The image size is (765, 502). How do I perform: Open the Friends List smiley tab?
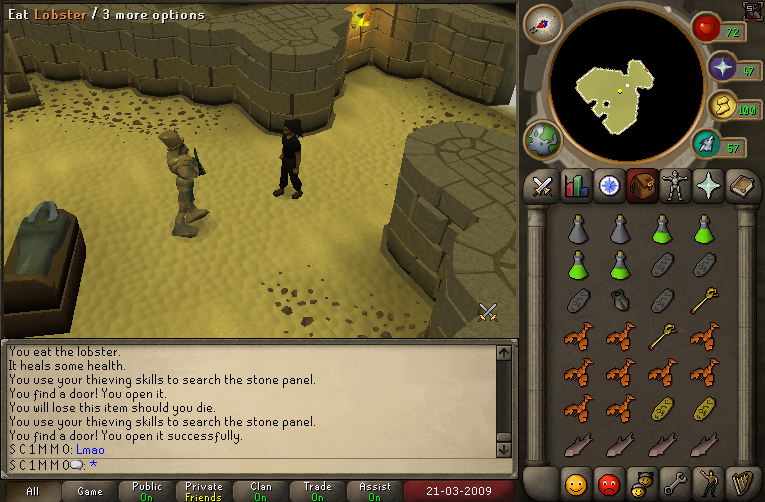tap(575, 482)
